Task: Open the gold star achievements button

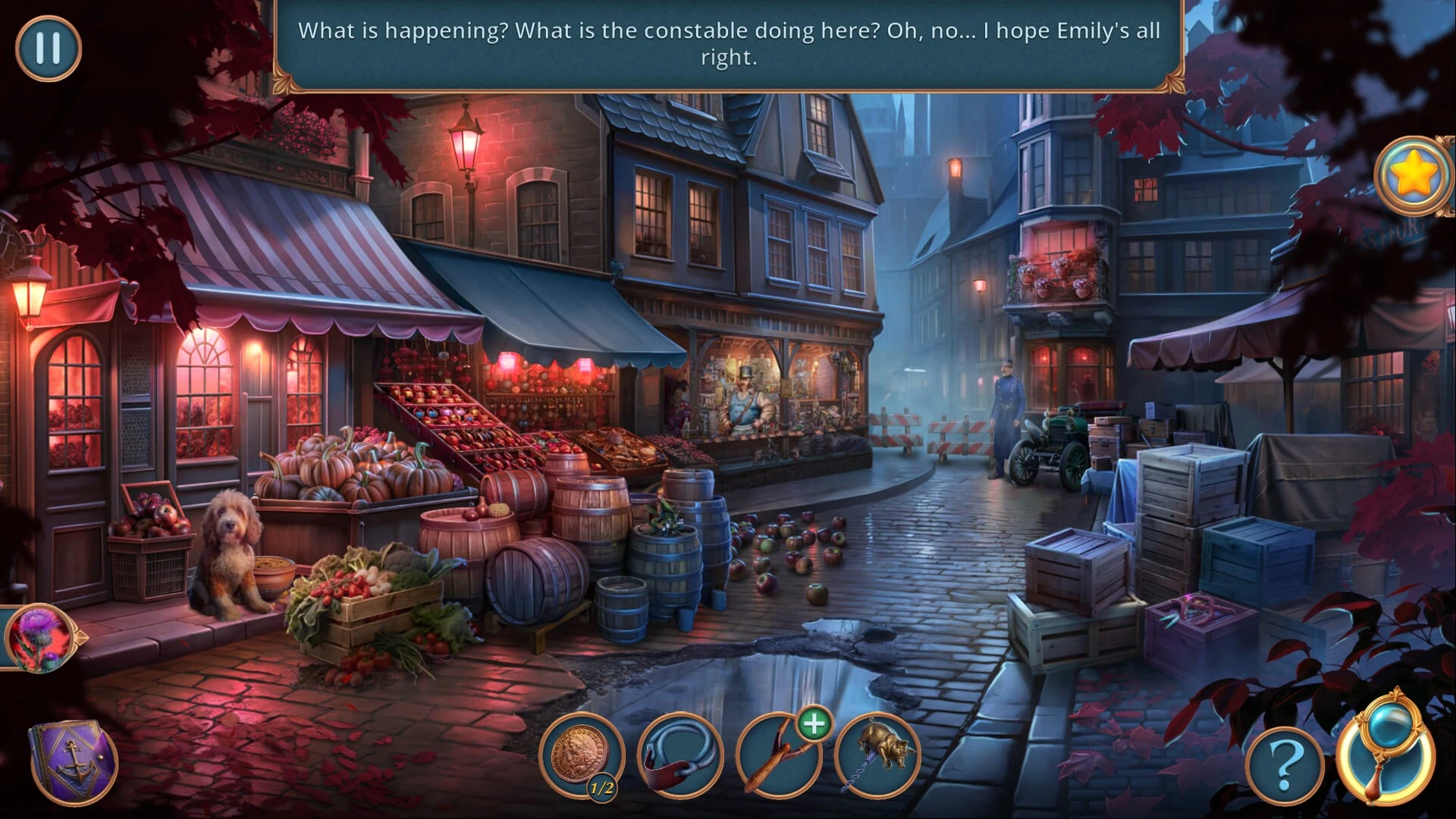Action: (x=1412, y=176)
